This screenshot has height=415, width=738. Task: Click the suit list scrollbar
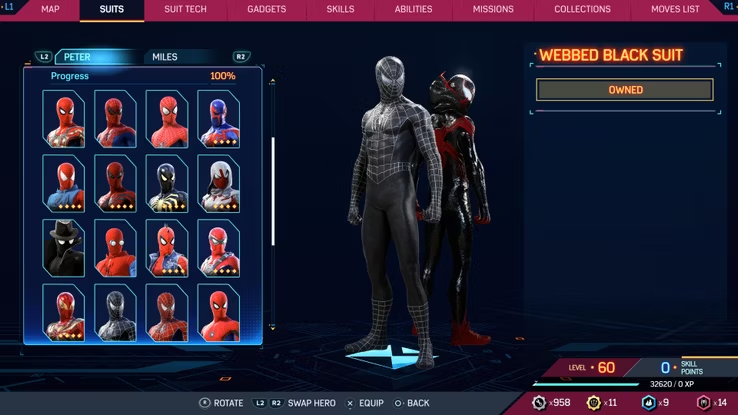[273, 190]
